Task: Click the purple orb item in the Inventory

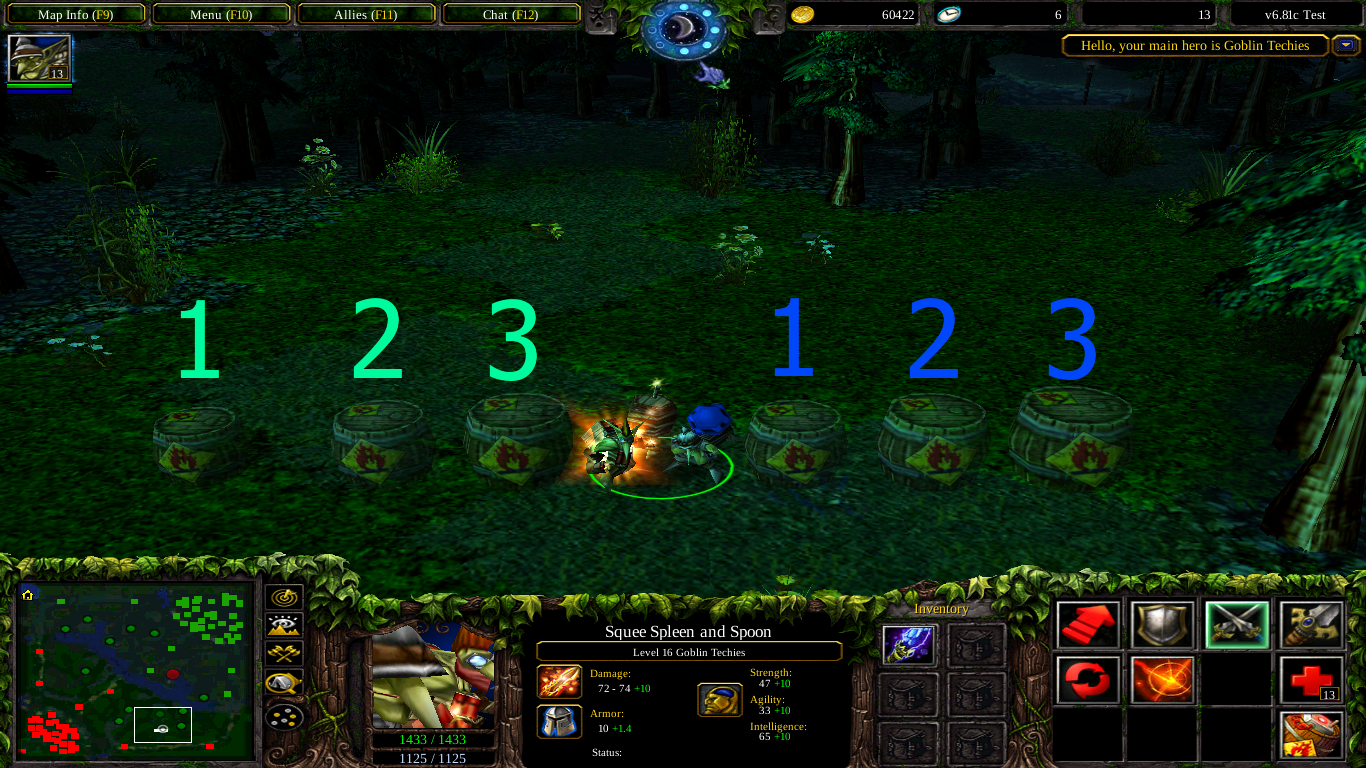Action: pyautogui.click(x=908, y=646)
